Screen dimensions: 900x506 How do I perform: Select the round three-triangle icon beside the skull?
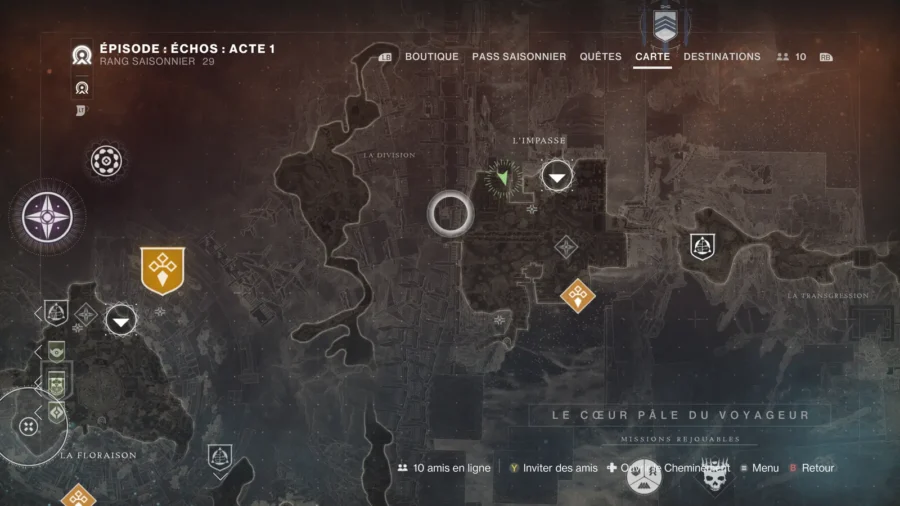645,477
